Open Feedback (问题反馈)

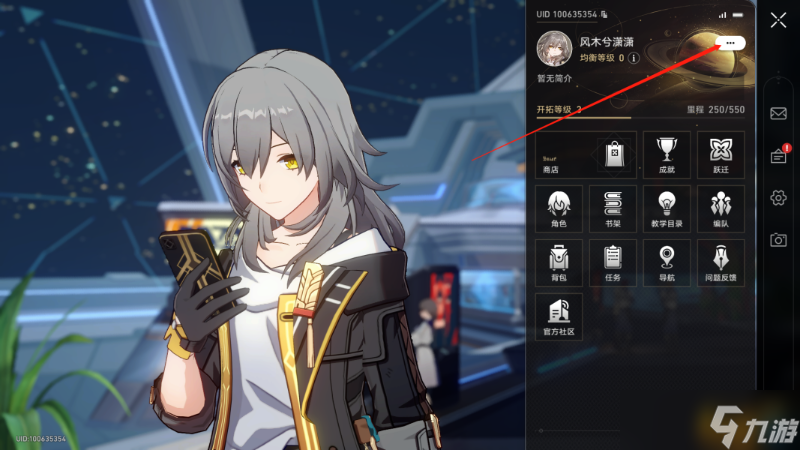point(720,262)
